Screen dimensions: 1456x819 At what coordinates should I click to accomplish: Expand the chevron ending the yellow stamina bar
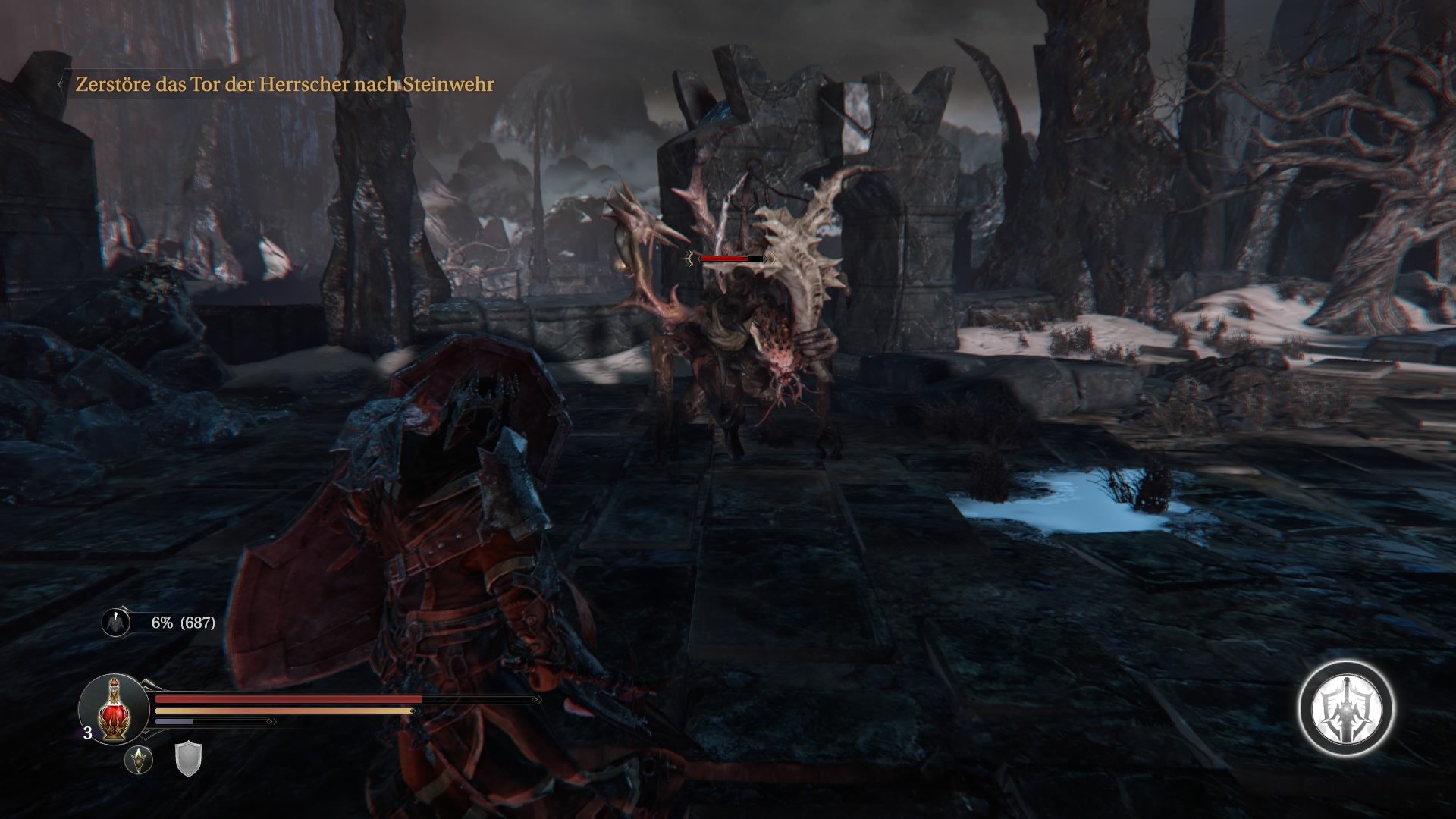pyautogui.click(x=416, y=711)
